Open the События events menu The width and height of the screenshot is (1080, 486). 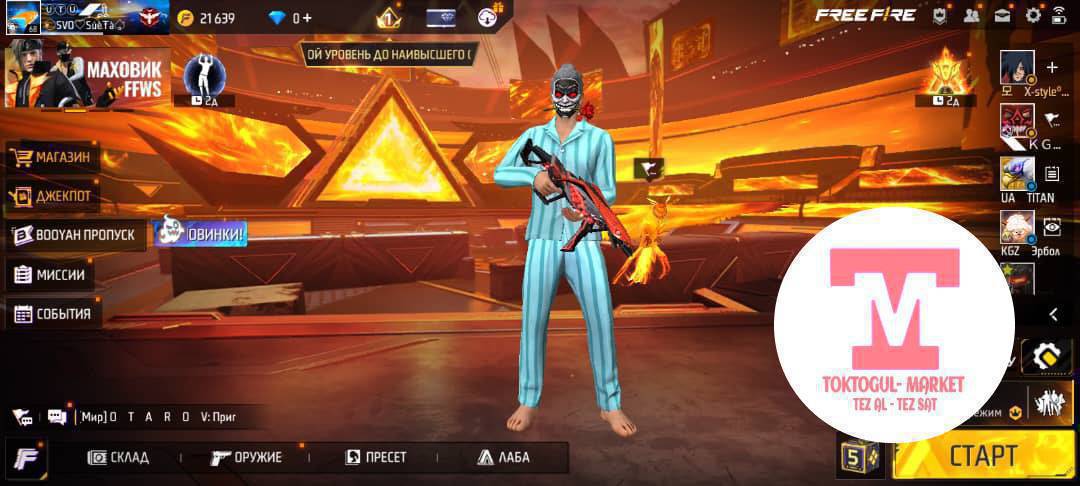click(x=54, y=314)
